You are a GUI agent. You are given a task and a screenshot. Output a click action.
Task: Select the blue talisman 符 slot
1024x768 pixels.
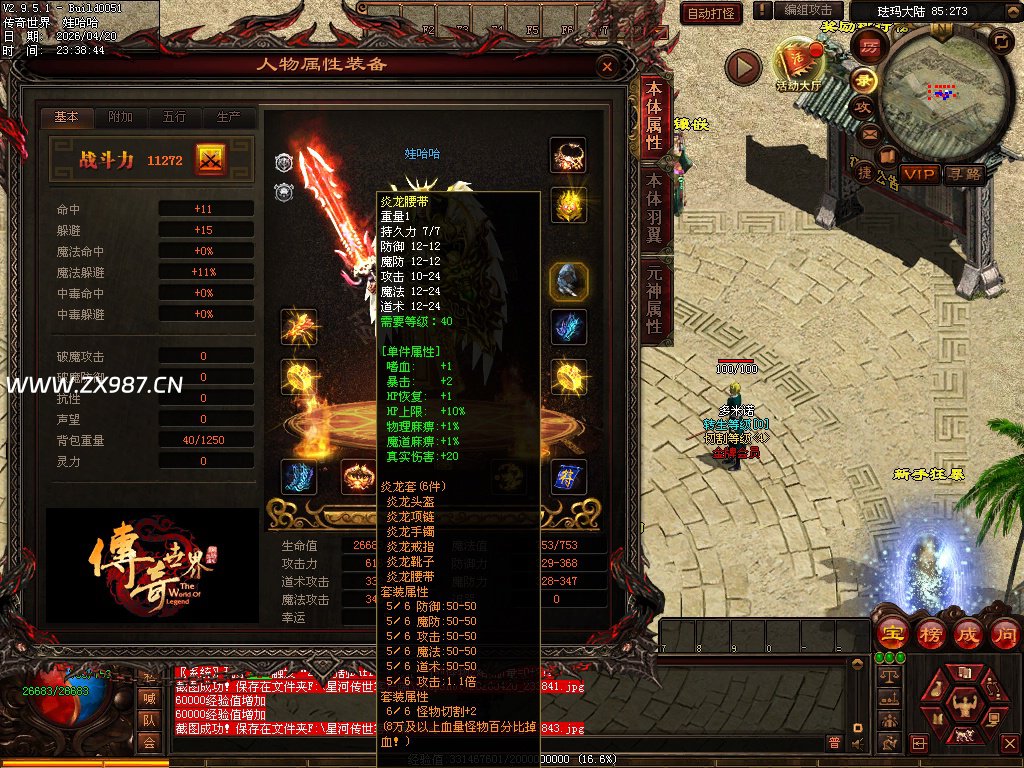pos(568,477)
